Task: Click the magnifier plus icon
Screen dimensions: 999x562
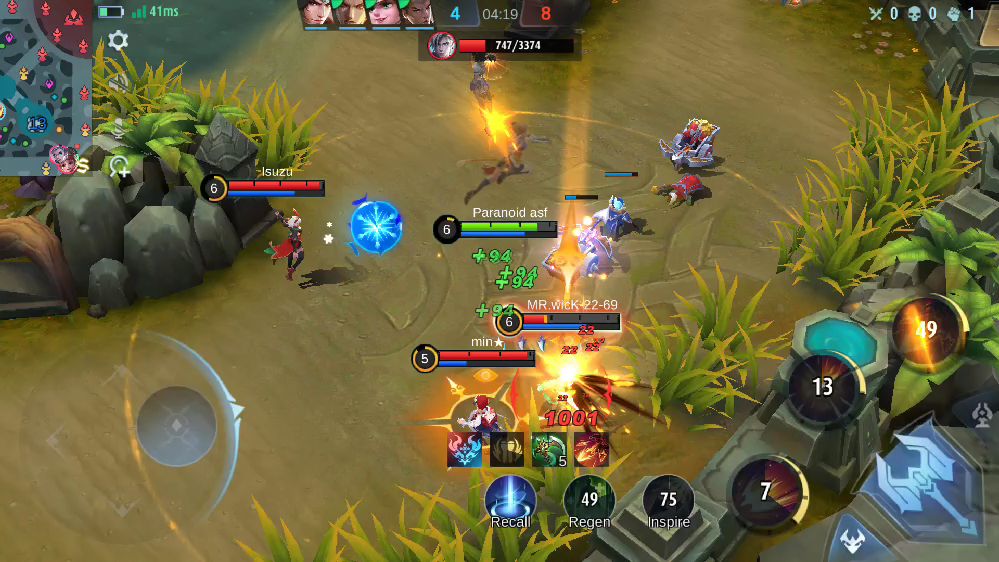Action: [120, 166]
